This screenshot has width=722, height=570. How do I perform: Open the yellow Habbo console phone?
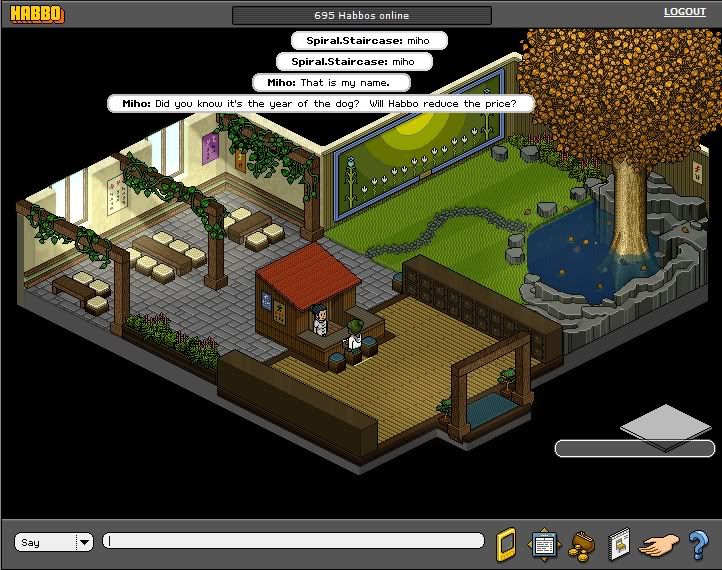point(506,543)
